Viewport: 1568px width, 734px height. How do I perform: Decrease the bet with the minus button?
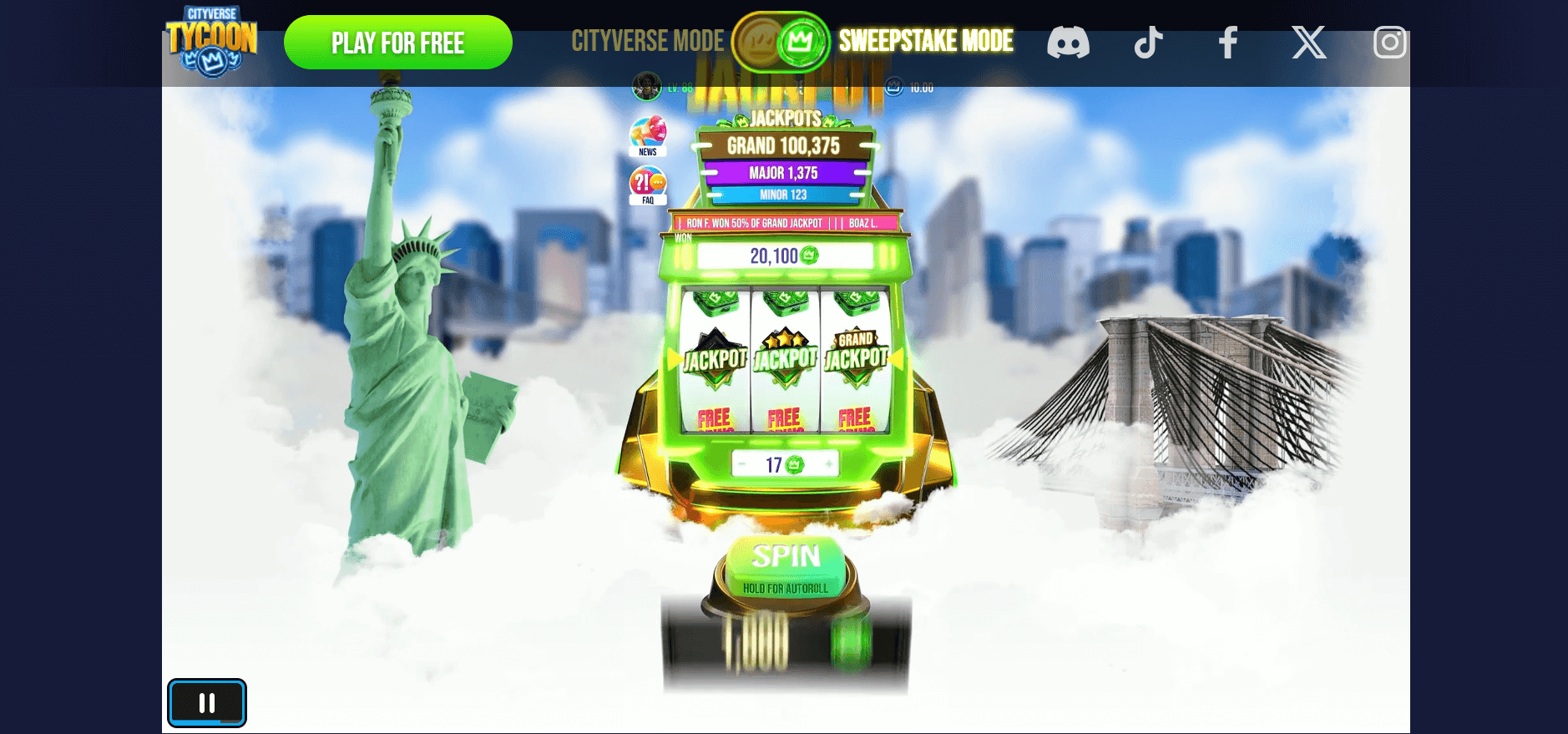[741, 464]
